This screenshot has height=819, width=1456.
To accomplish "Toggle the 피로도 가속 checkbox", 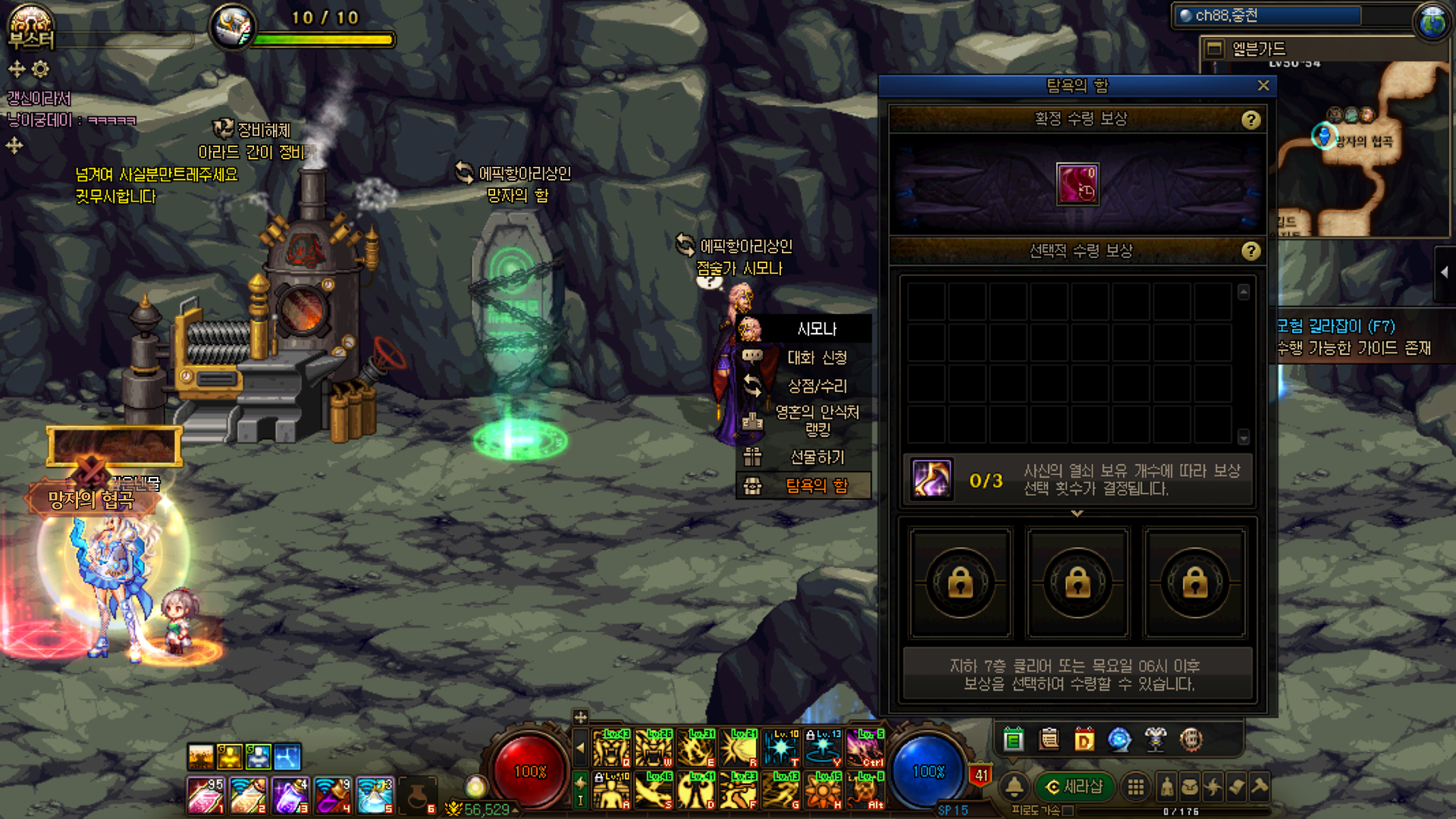I will tap(1068, 811).
